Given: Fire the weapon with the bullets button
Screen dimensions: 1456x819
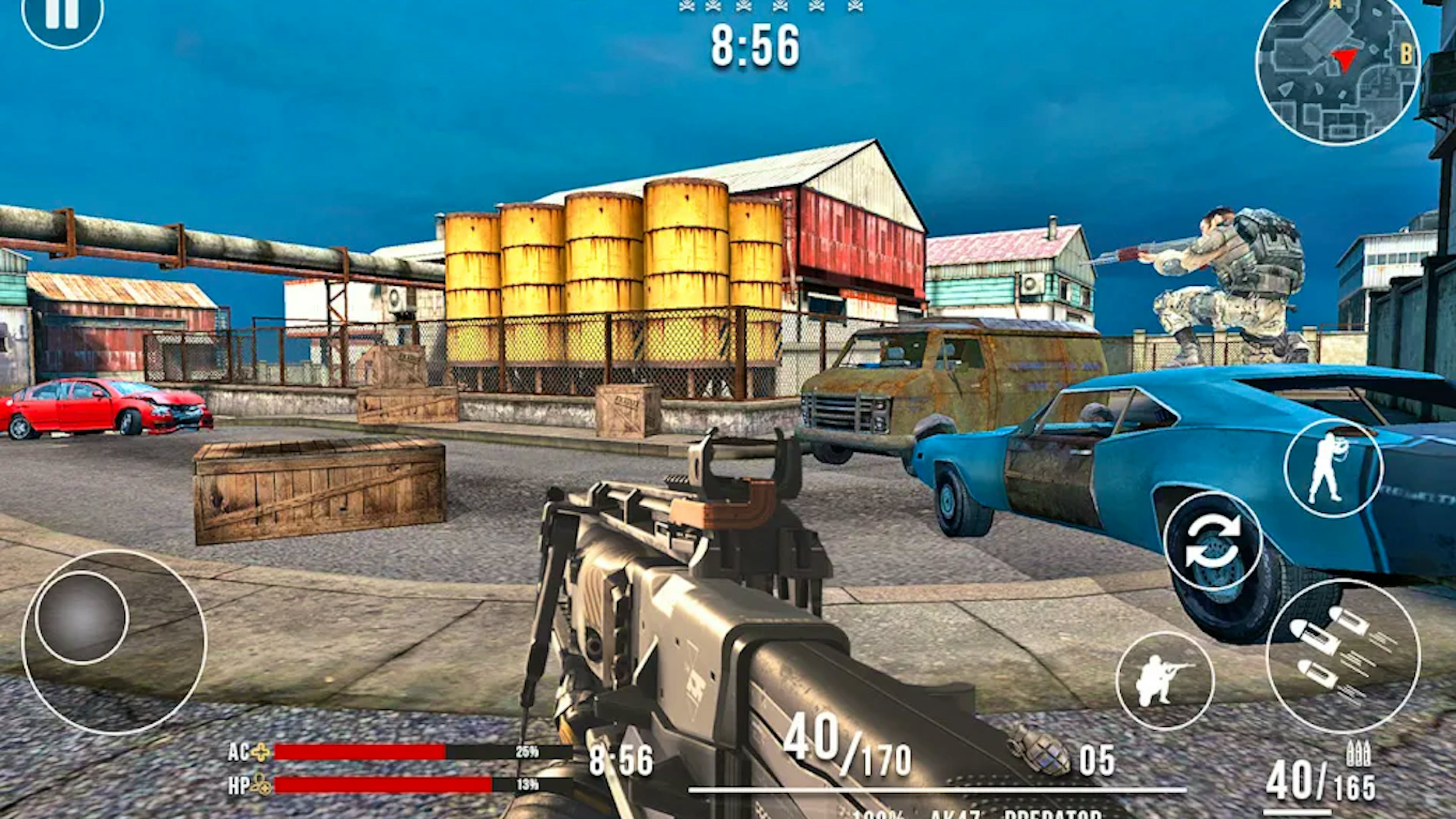Looking at the screenshot, I should click(1342, 656).
